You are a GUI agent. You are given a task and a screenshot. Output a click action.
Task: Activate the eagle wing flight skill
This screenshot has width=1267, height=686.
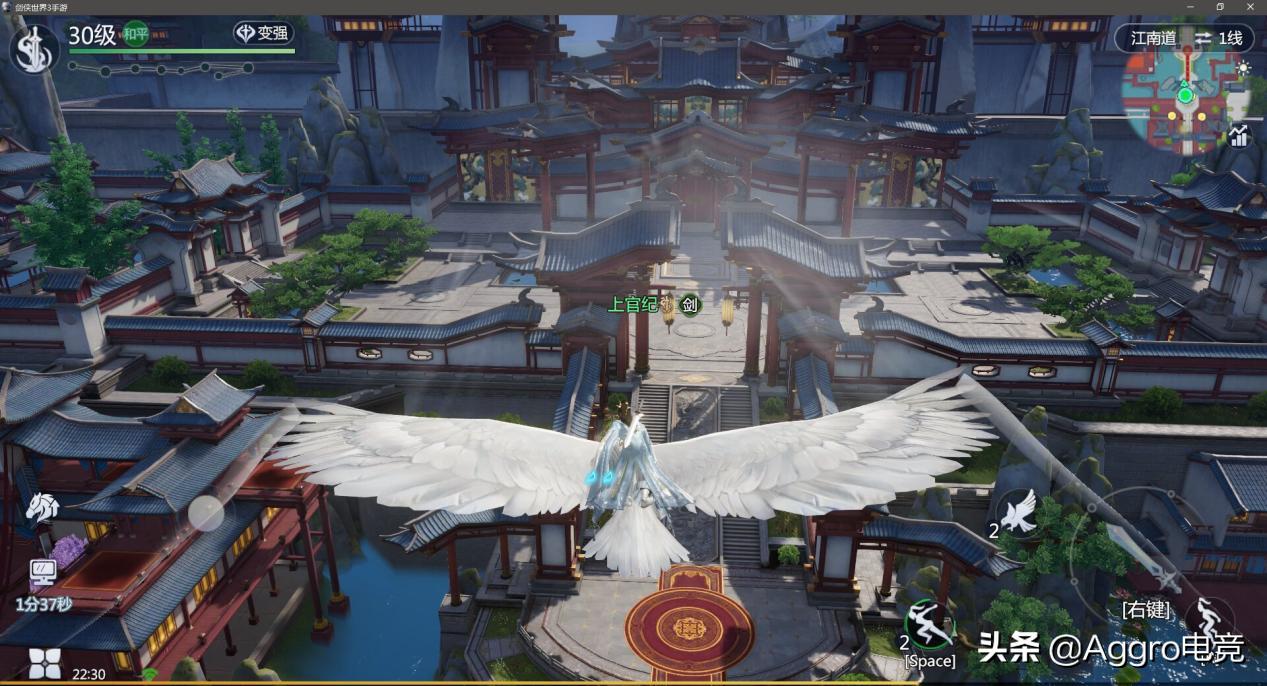click(1019, 510)
